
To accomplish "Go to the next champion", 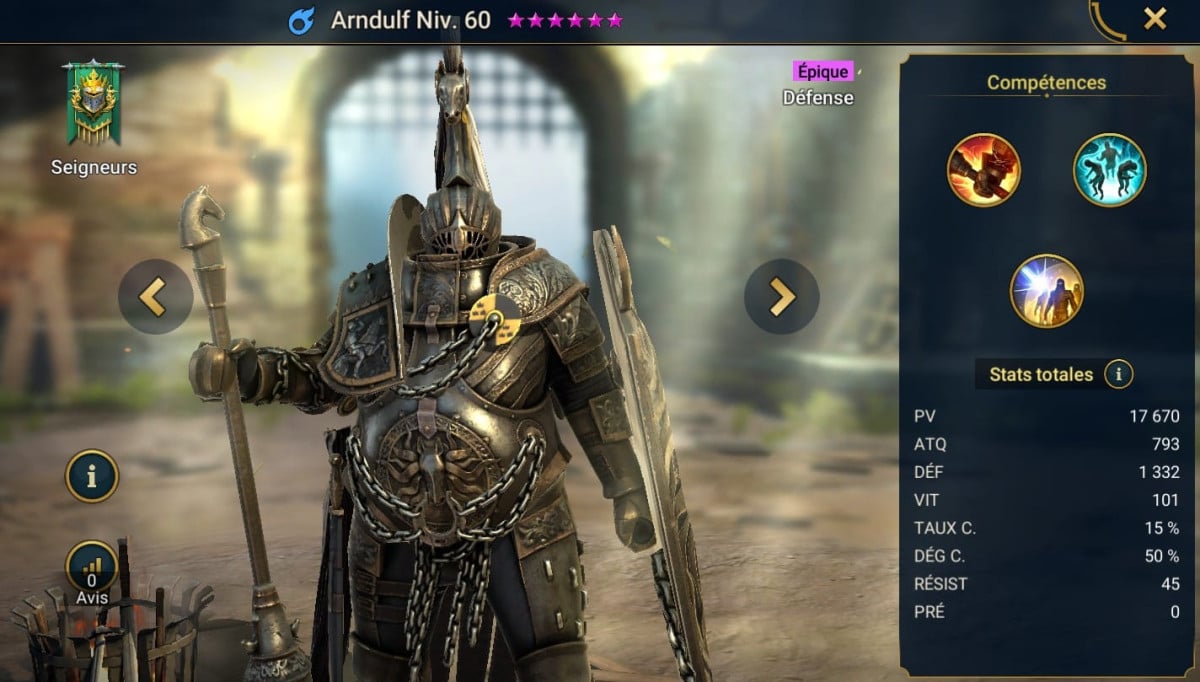I will tap(781, 296).
